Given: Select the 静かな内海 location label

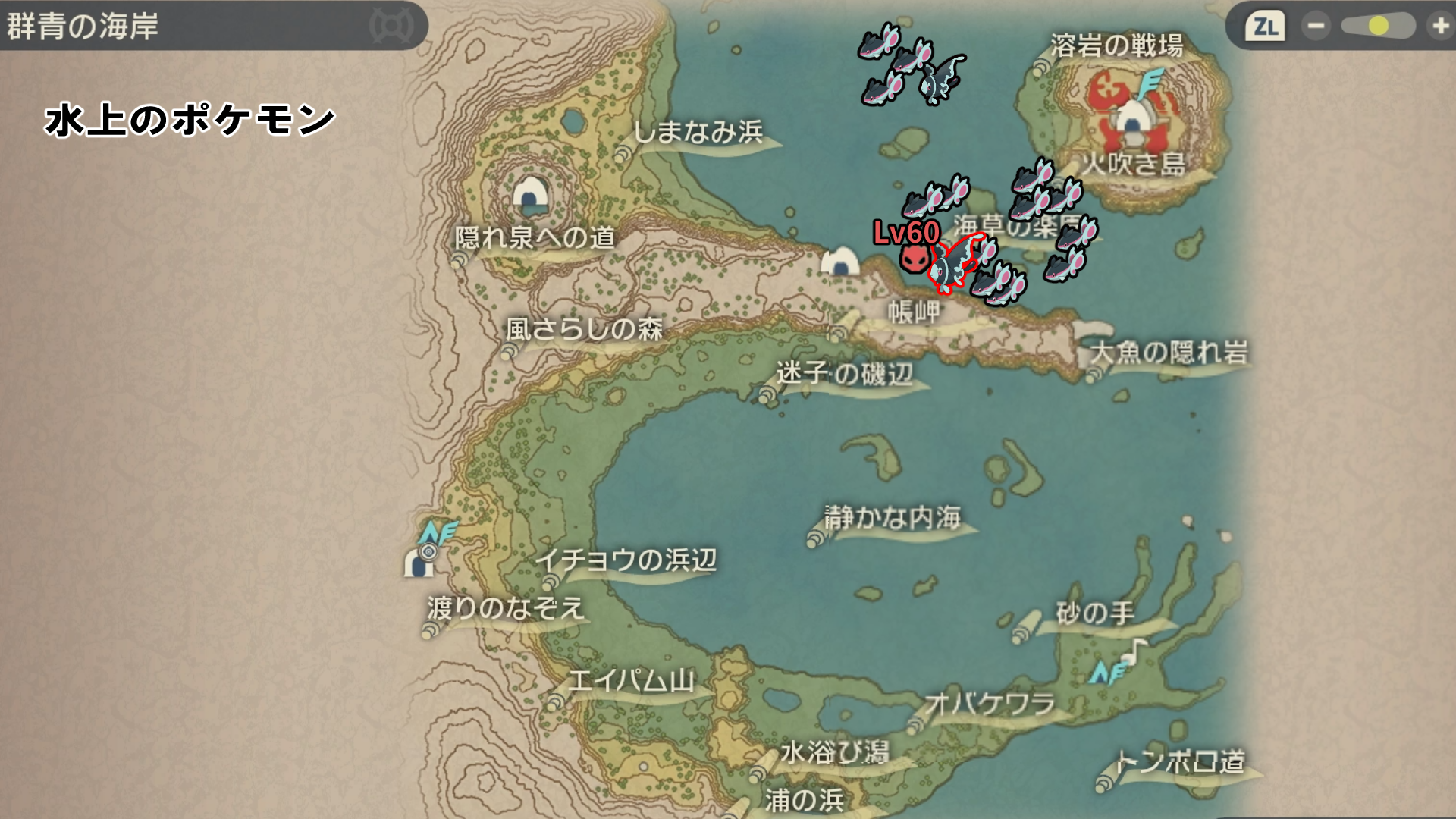Looking at the screenshot, I should (x=893, y=518).
